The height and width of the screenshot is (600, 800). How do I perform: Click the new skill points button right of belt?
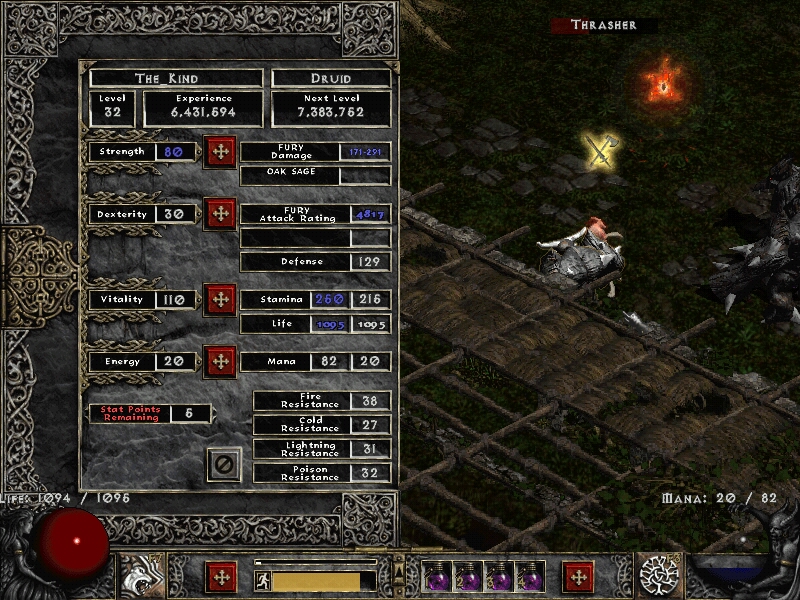(578, 577)
